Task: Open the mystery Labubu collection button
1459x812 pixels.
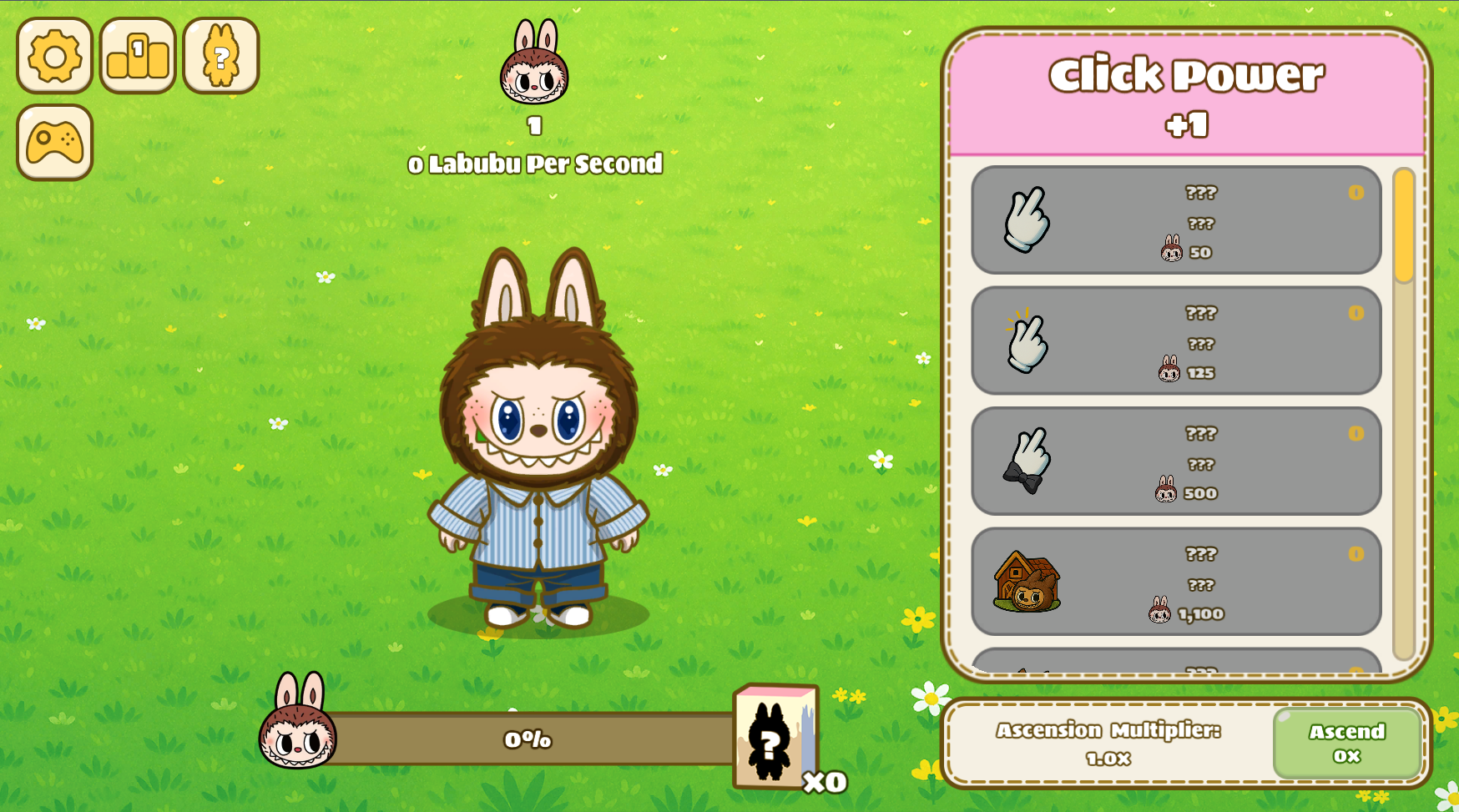Action: (x=221, y=56)
